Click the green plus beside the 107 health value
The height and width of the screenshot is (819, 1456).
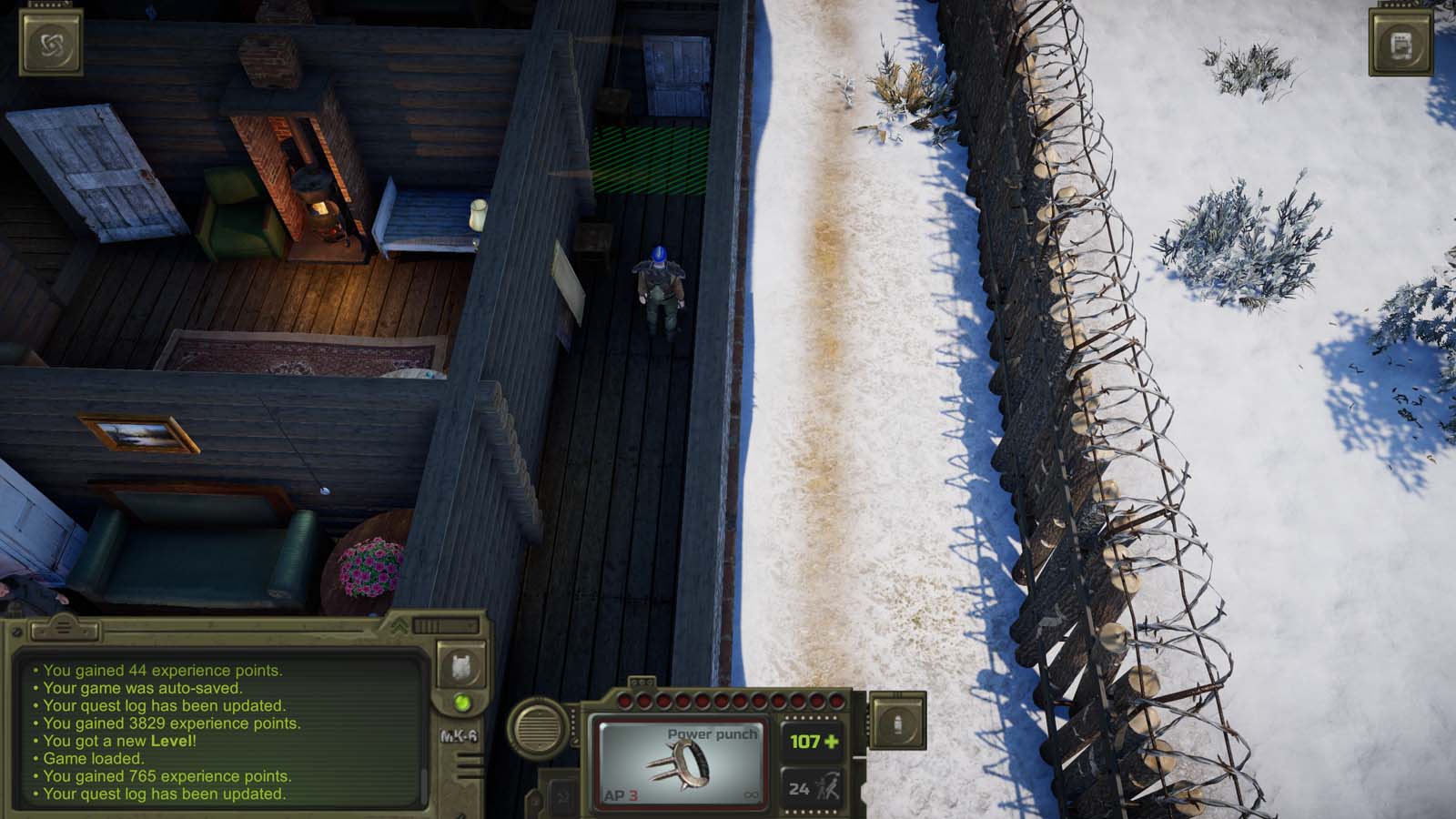point(831,741)
